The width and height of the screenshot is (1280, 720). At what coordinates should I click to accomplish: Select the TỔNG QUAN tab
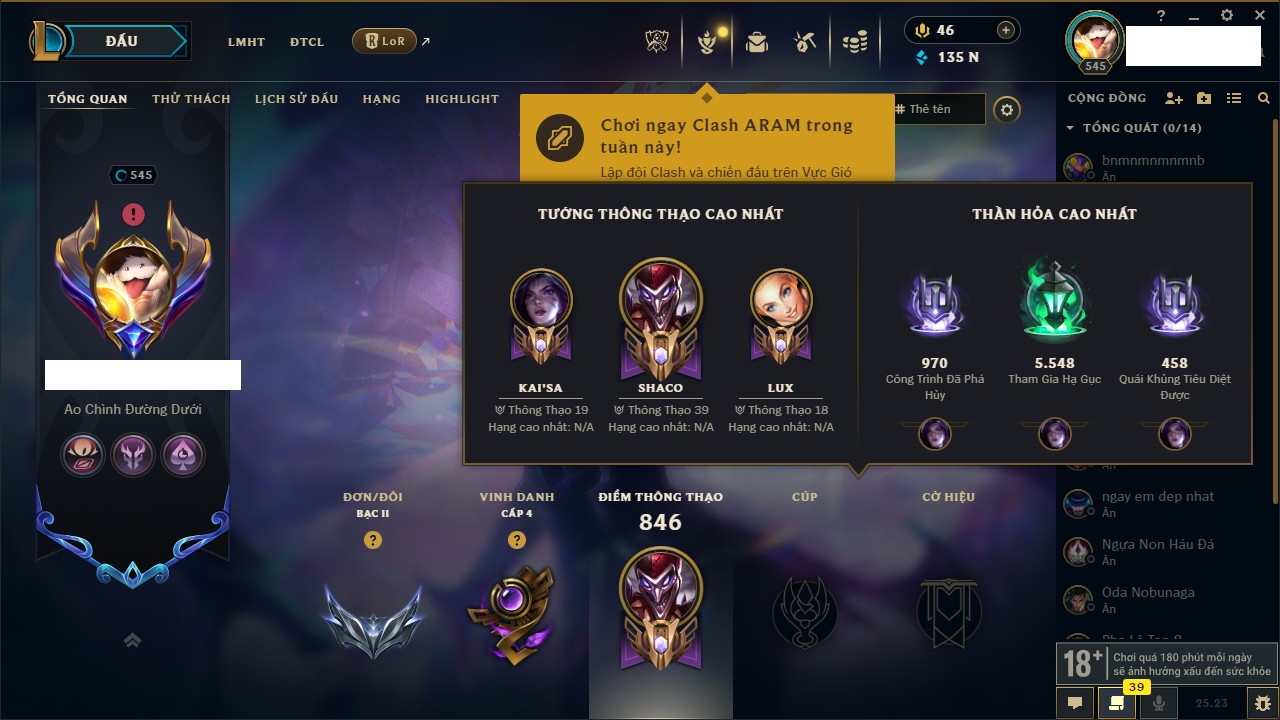point(88,99)
